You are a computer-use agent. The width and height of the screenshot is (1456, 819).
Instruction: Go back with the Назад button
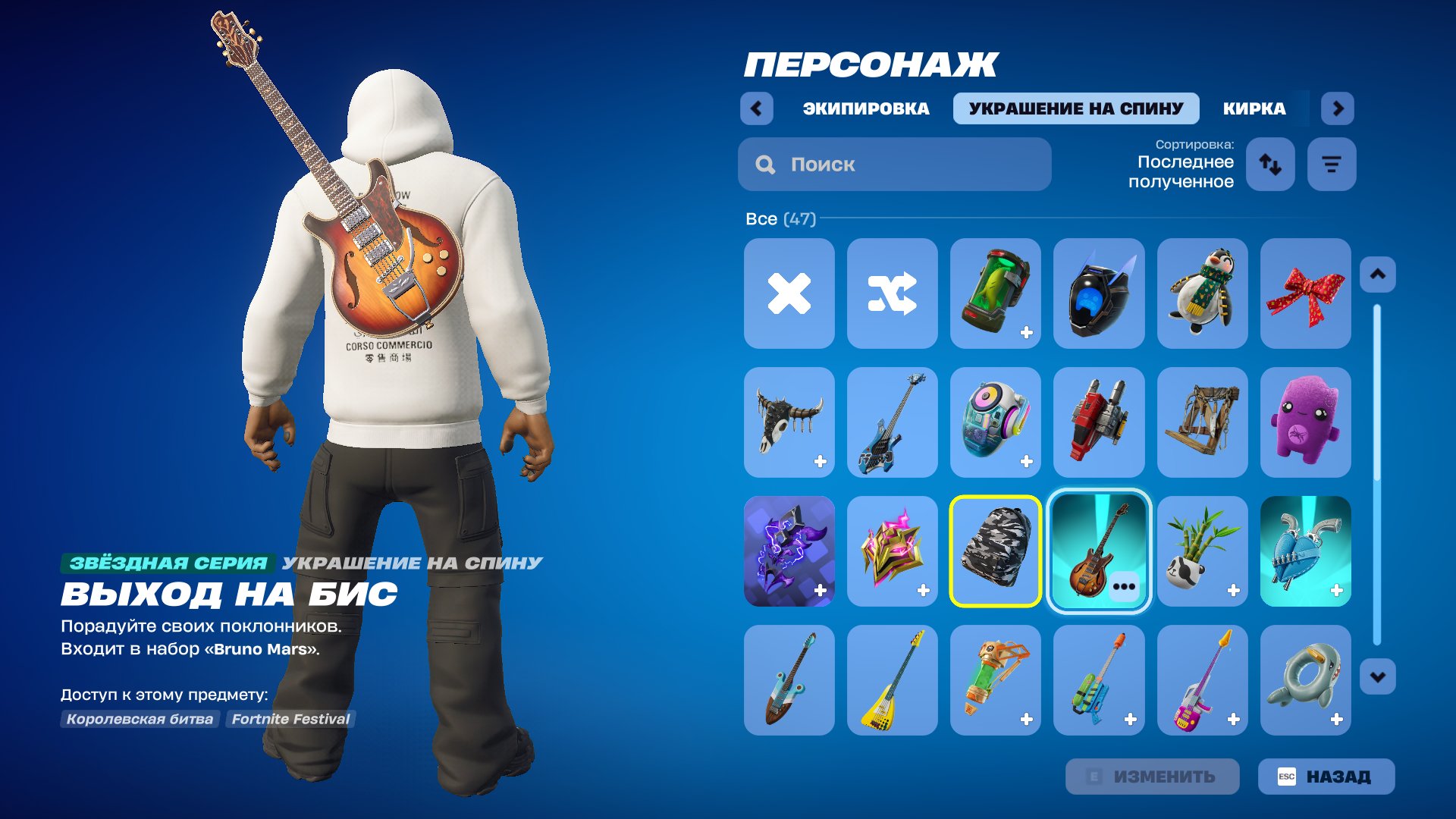point(1326,777)
